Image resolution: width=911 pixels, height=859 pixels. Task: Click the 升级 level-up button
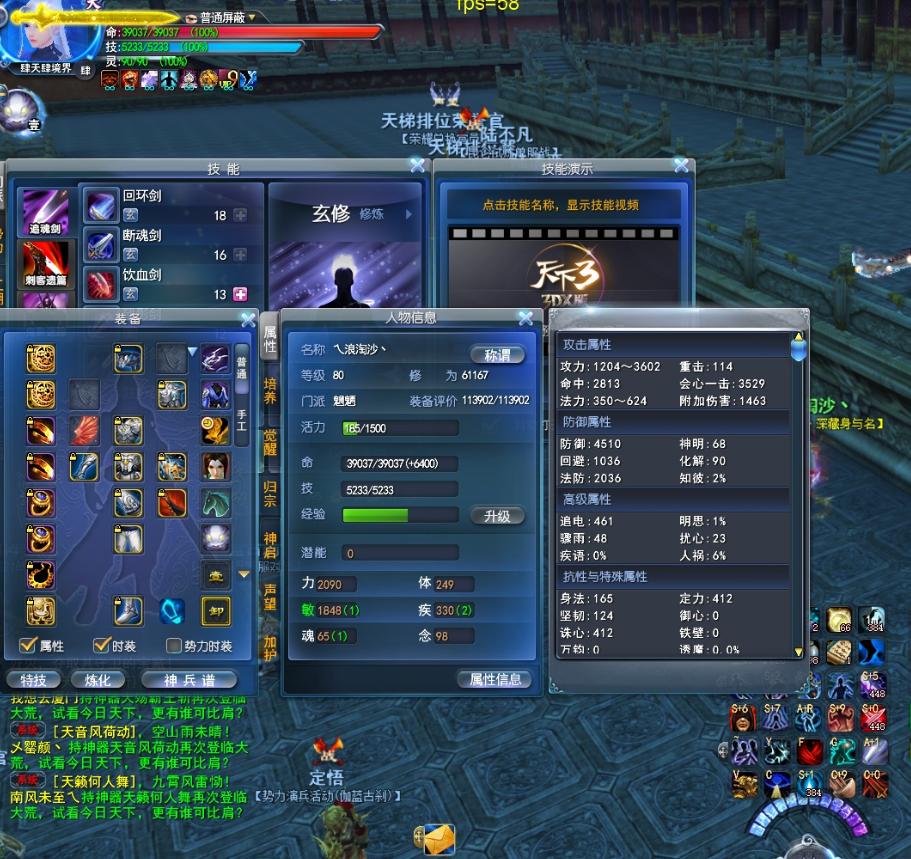click(x=497, y=516)
